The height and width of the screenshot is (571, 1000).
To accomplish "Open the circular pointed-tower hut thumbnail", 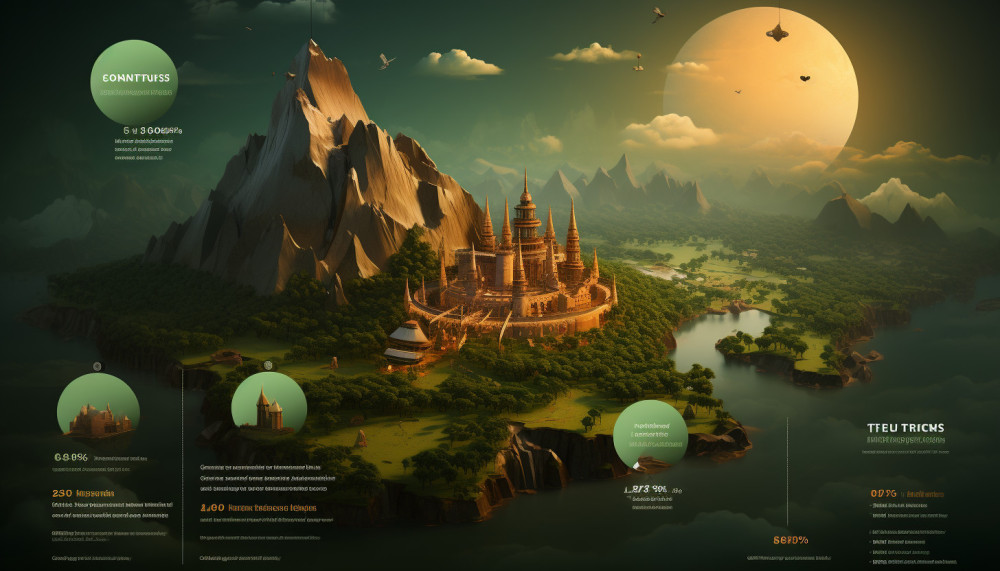I will point(269,408).
